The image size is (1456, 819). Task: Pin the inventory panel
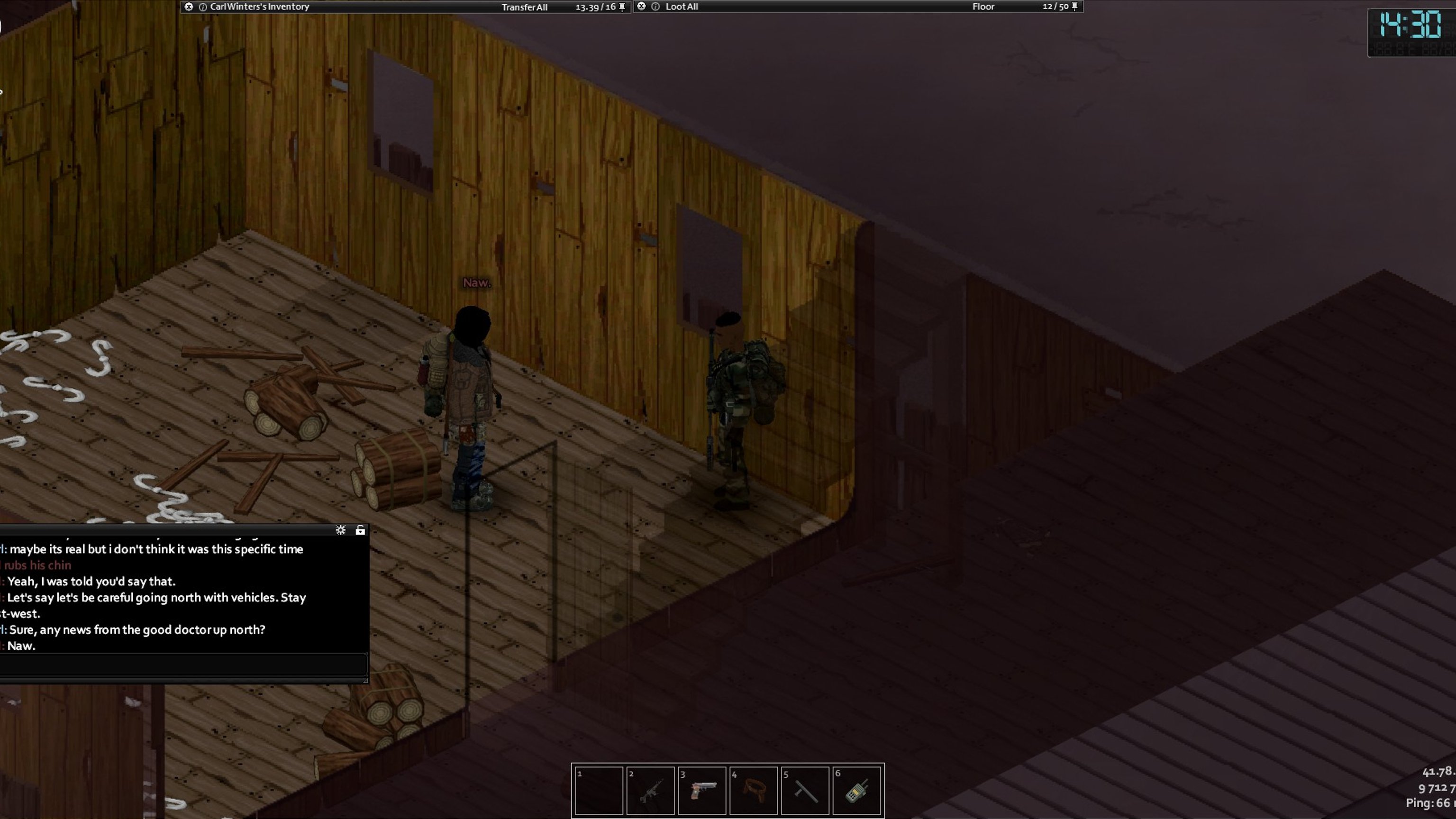coord(622,7)
